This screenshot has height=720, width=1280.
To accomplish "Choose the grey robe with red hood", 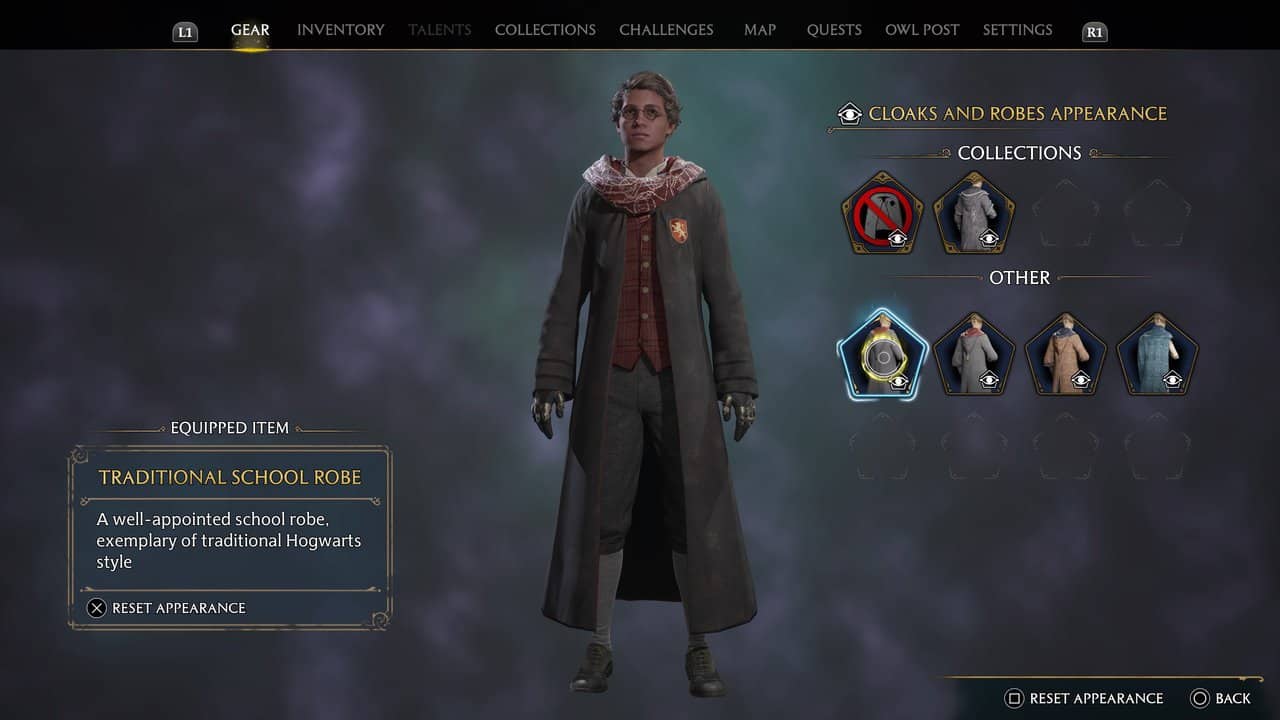I will pyautogui.click(x=974, y=355).
